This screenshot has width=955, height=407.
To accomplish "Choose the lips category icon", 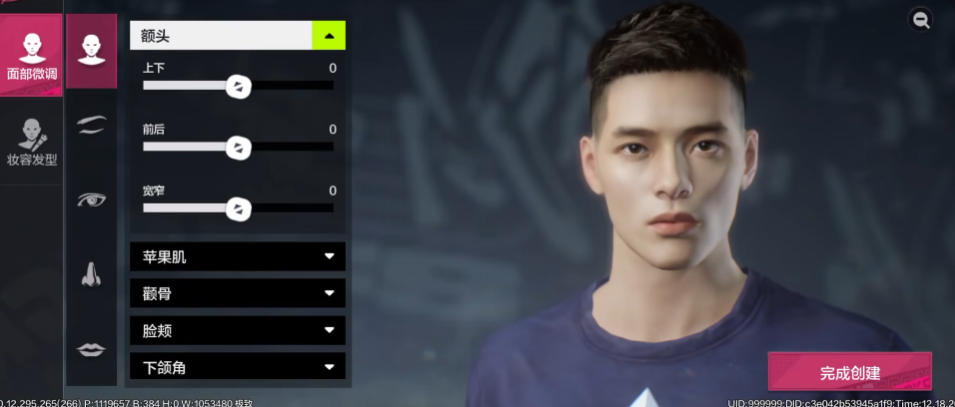I will click(91, 348).
